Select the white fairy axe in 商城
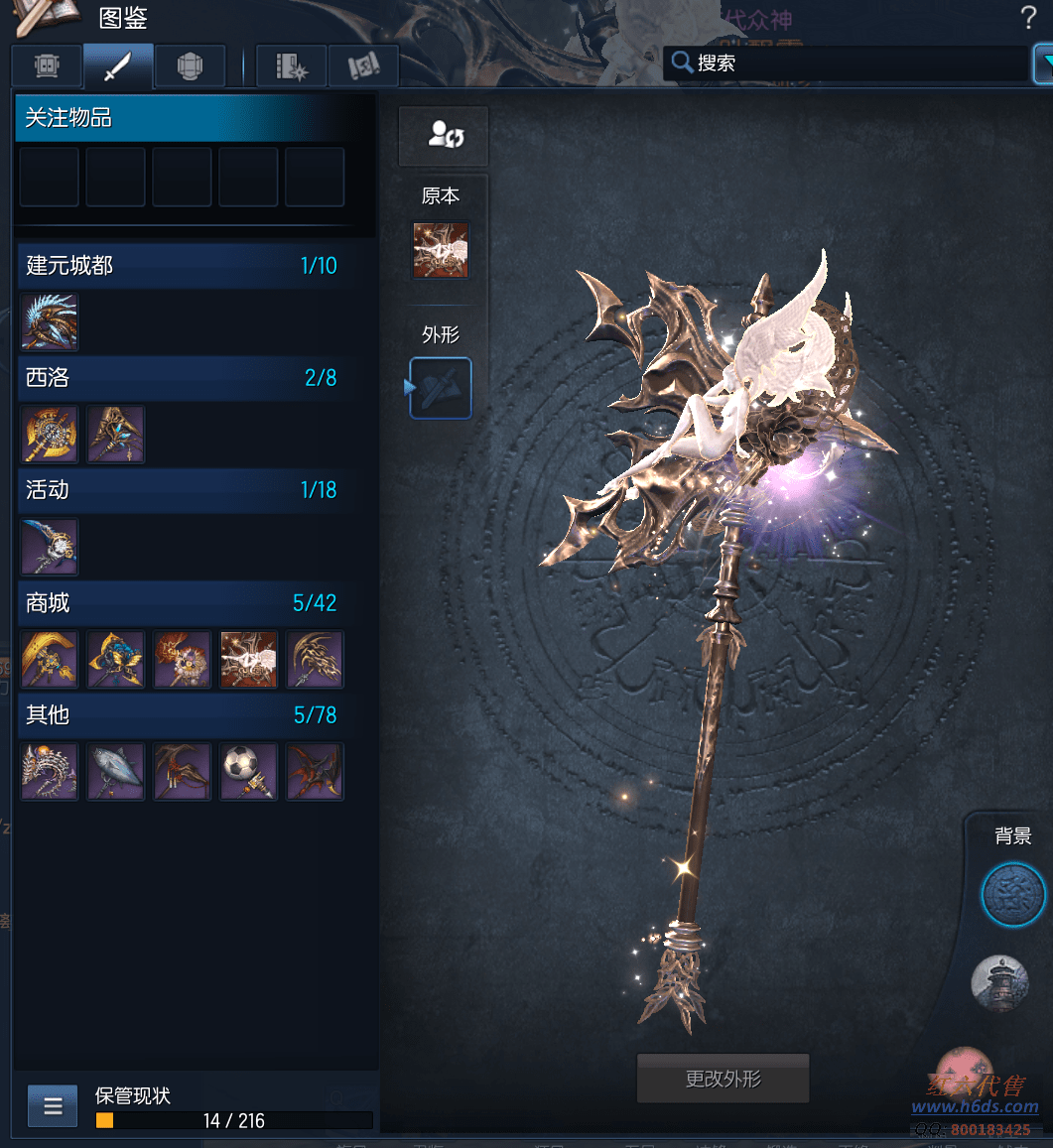1053x1148 pixels. pos(248,659)
